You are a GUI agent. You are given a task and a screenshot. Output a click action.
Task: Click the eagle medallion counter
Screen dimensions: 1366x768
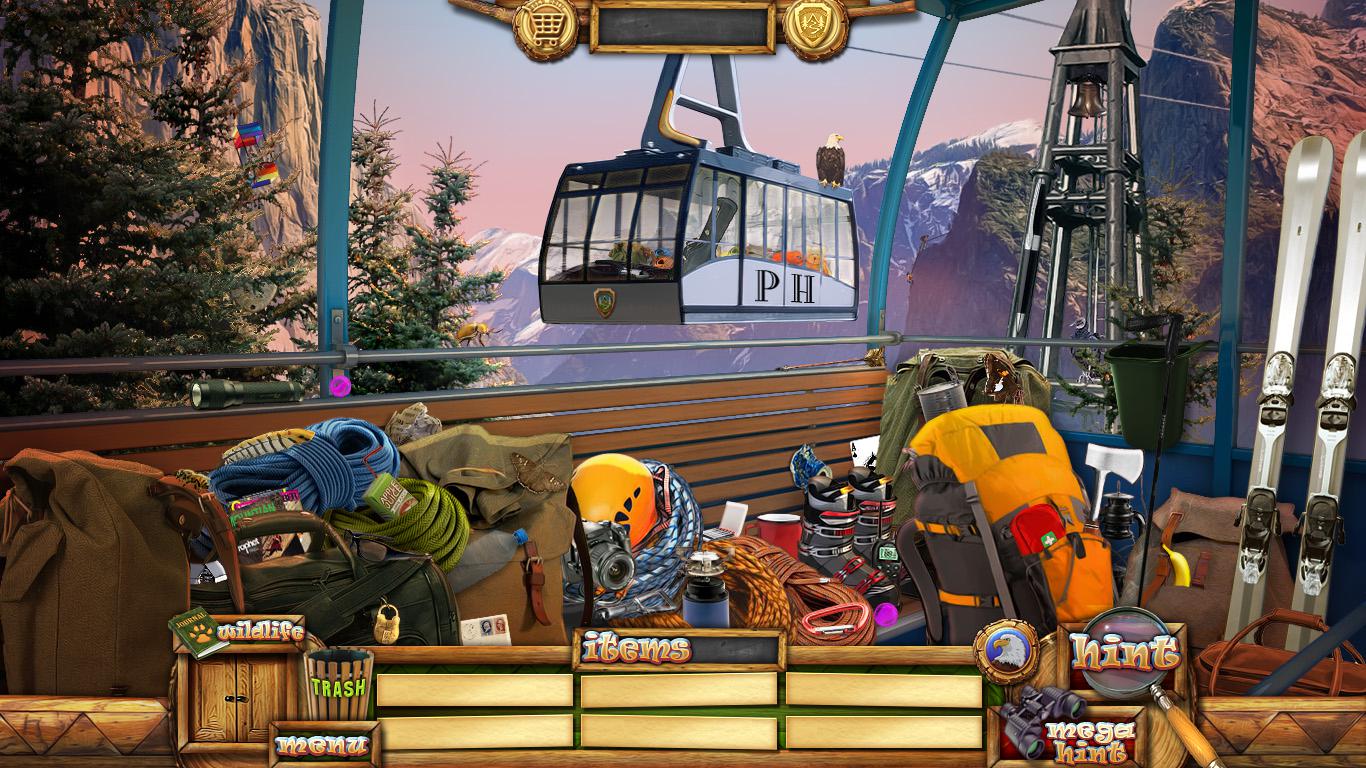(1005, 651)
